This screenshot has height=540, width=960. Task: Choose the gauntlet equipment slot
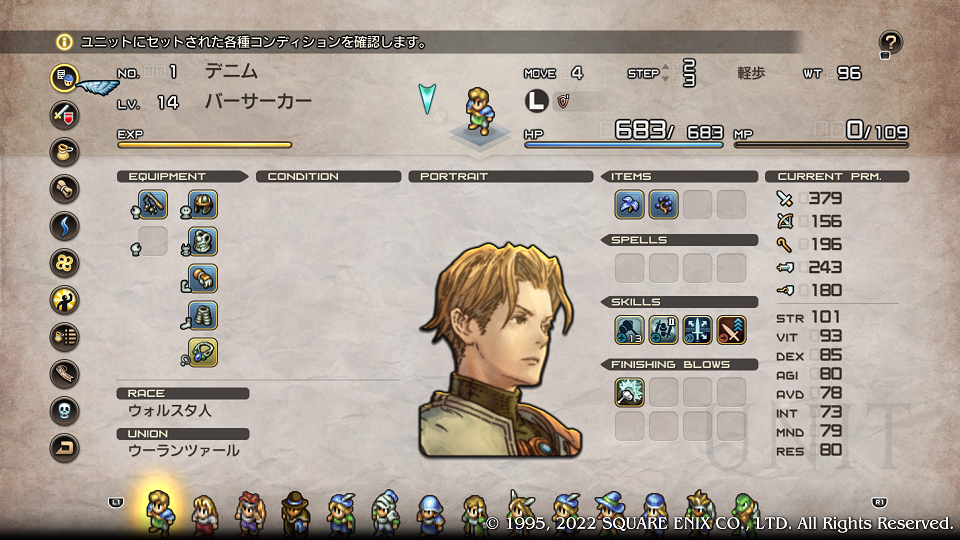coord(203,279)
